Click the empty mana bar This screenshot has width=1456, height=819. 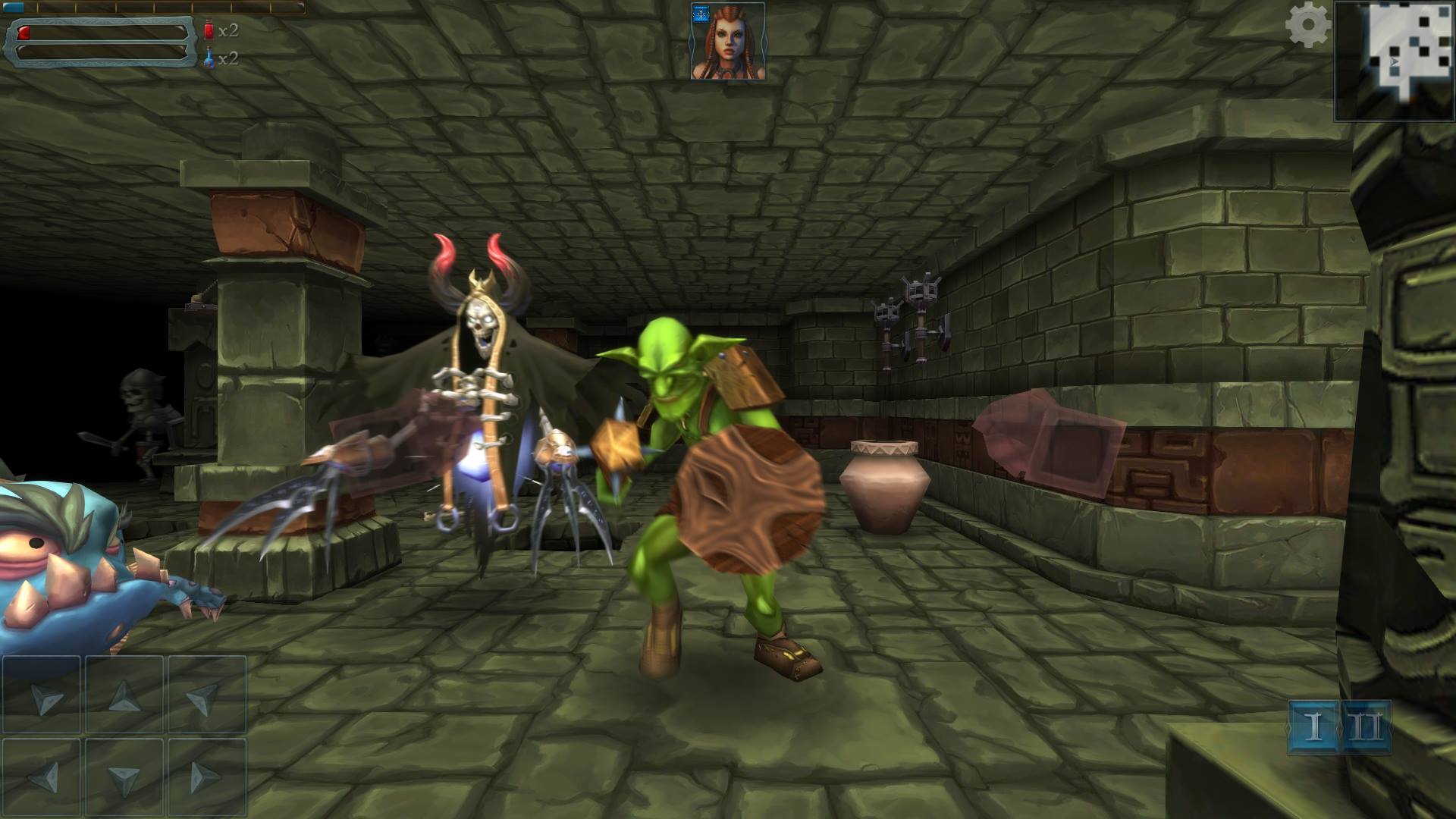point(99,54)
